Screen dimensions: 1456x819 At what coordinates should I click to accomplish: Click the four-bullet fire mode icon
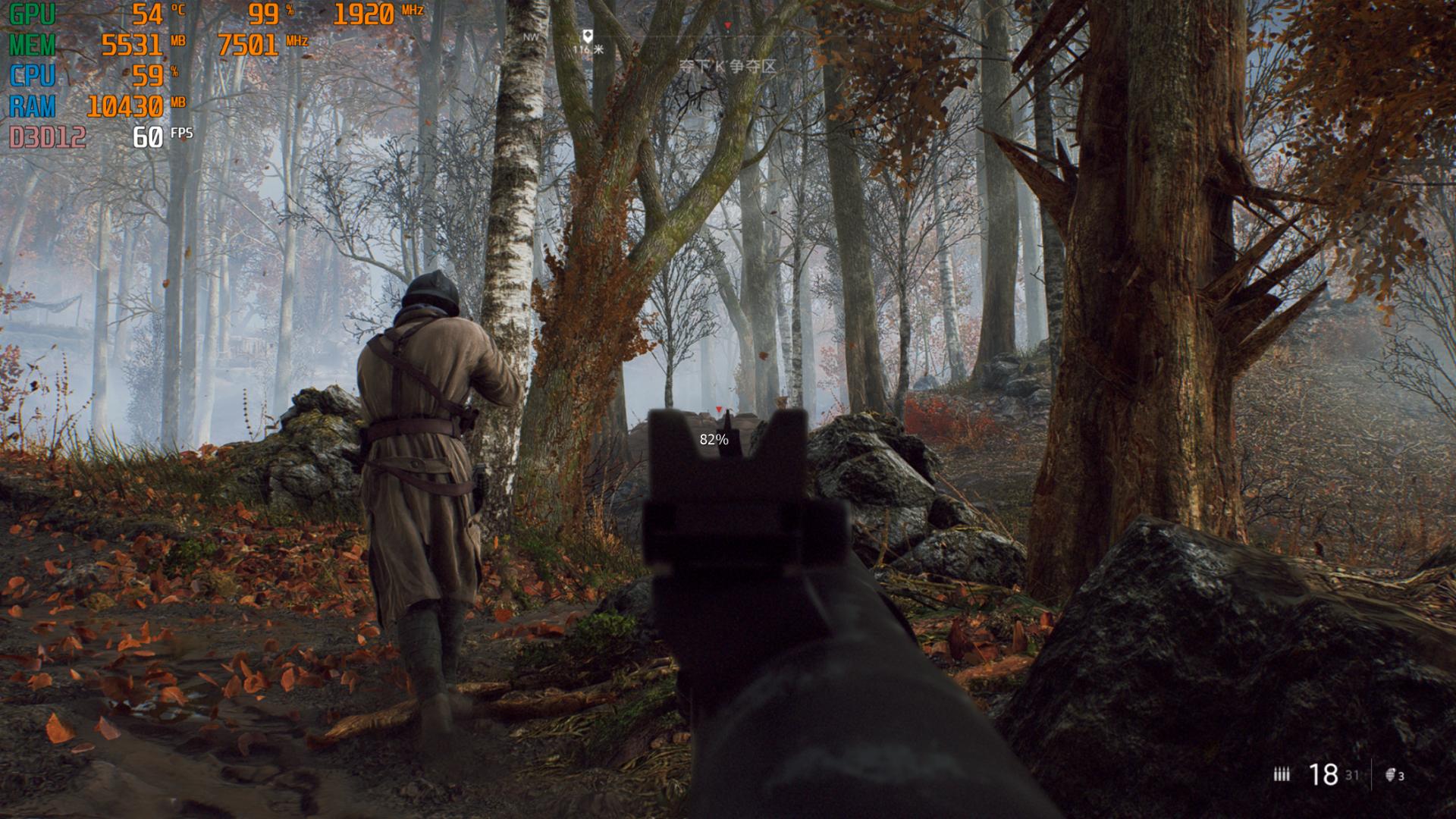click(x=1282, y=774)
